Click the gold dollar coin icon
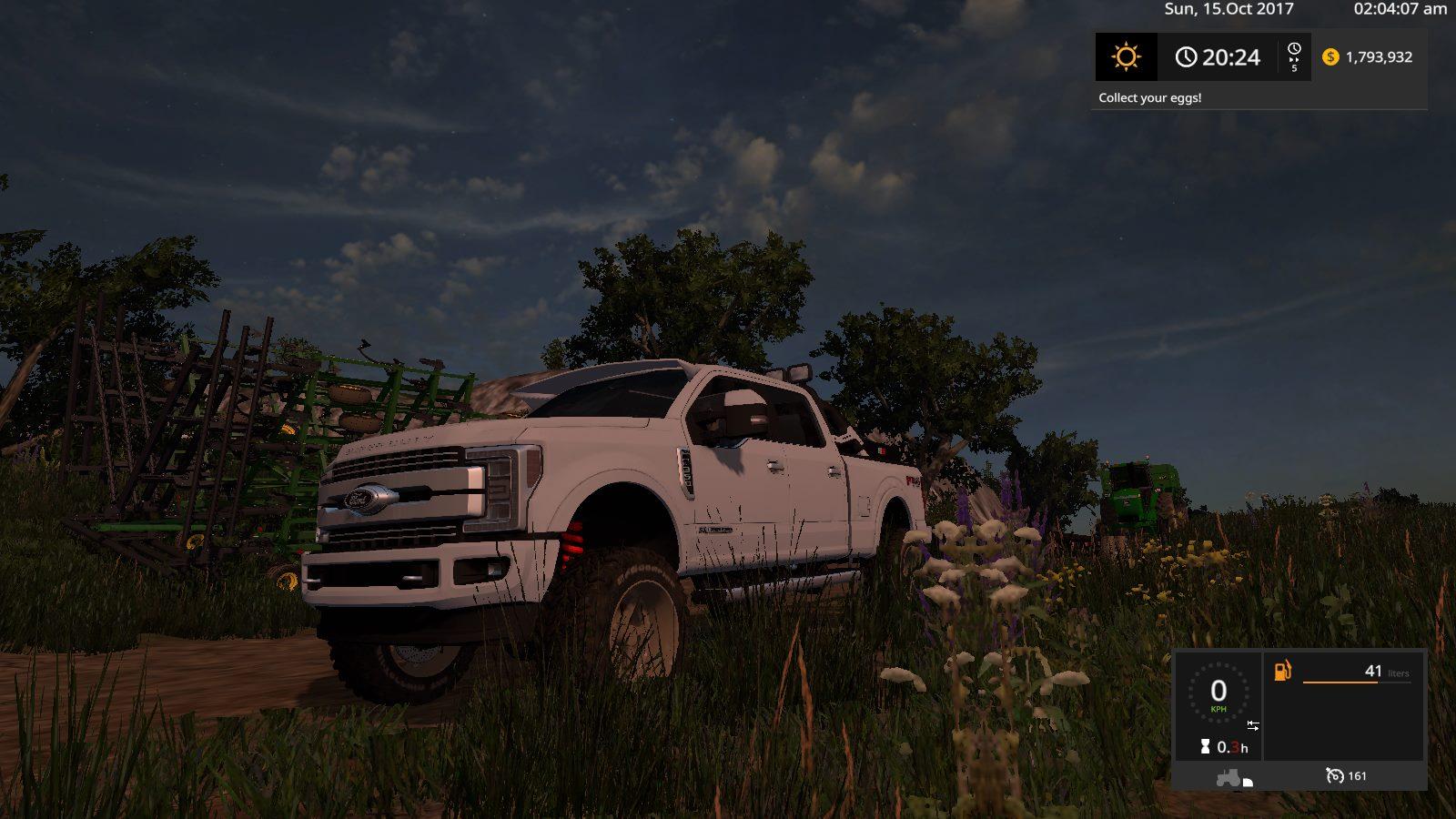1456x819 pixels. pos(1330,57)
